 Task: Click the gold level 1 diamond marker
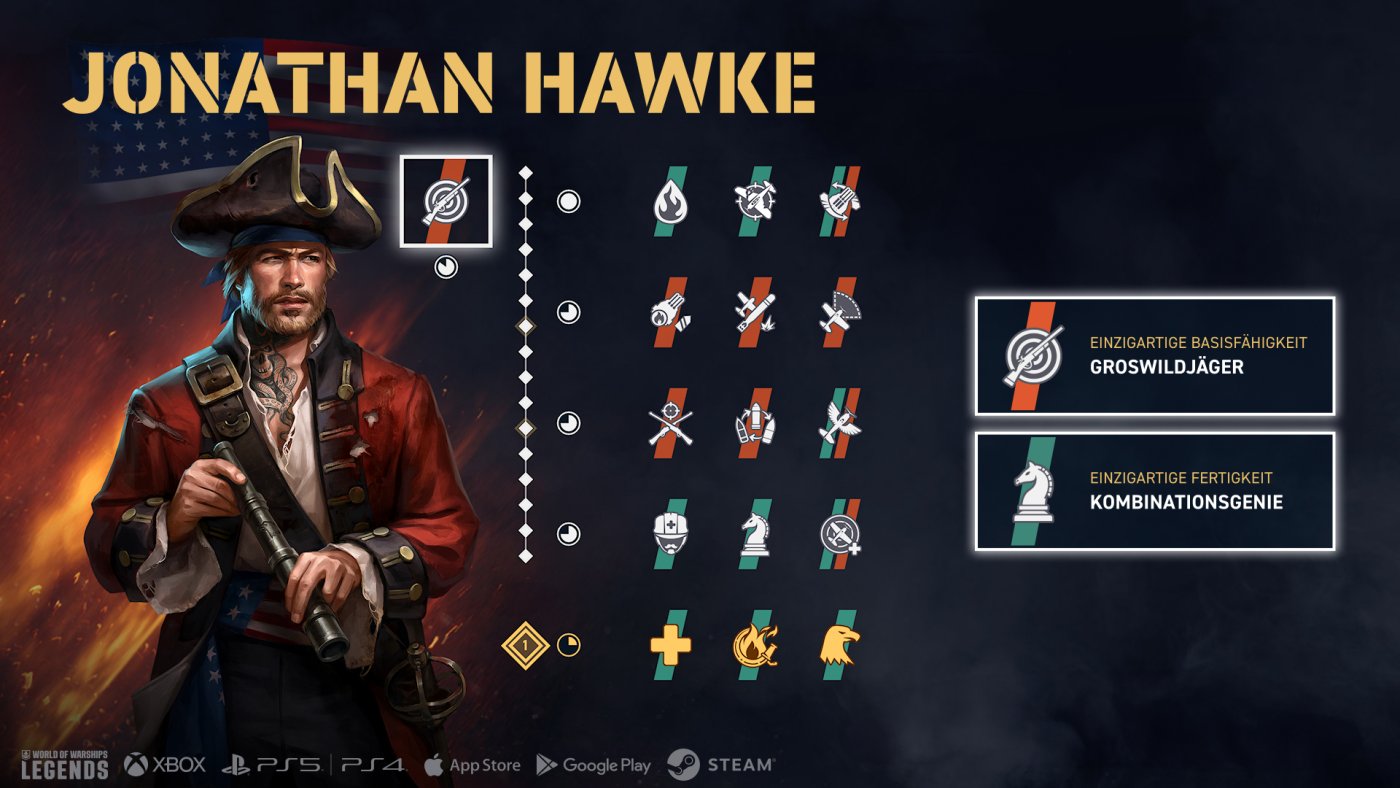point(525,645)
